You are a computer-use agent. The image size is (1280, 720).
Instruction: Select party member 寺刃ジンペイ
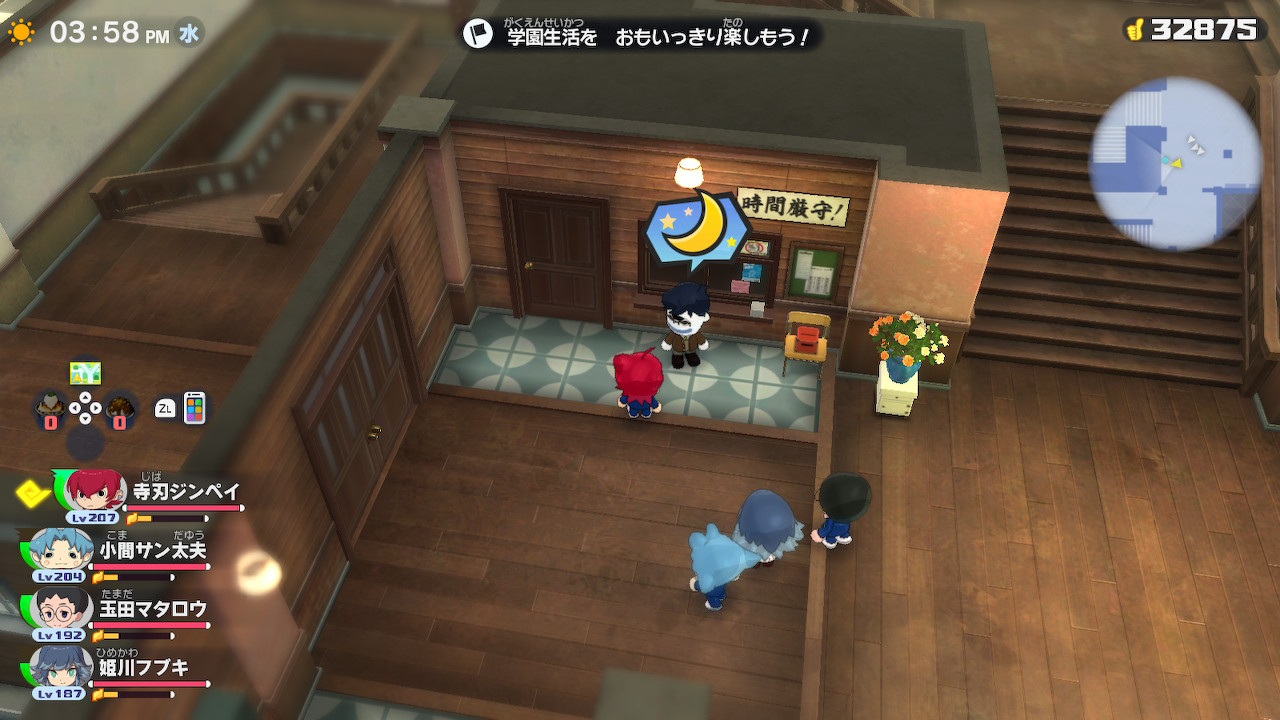coord(150,497)
